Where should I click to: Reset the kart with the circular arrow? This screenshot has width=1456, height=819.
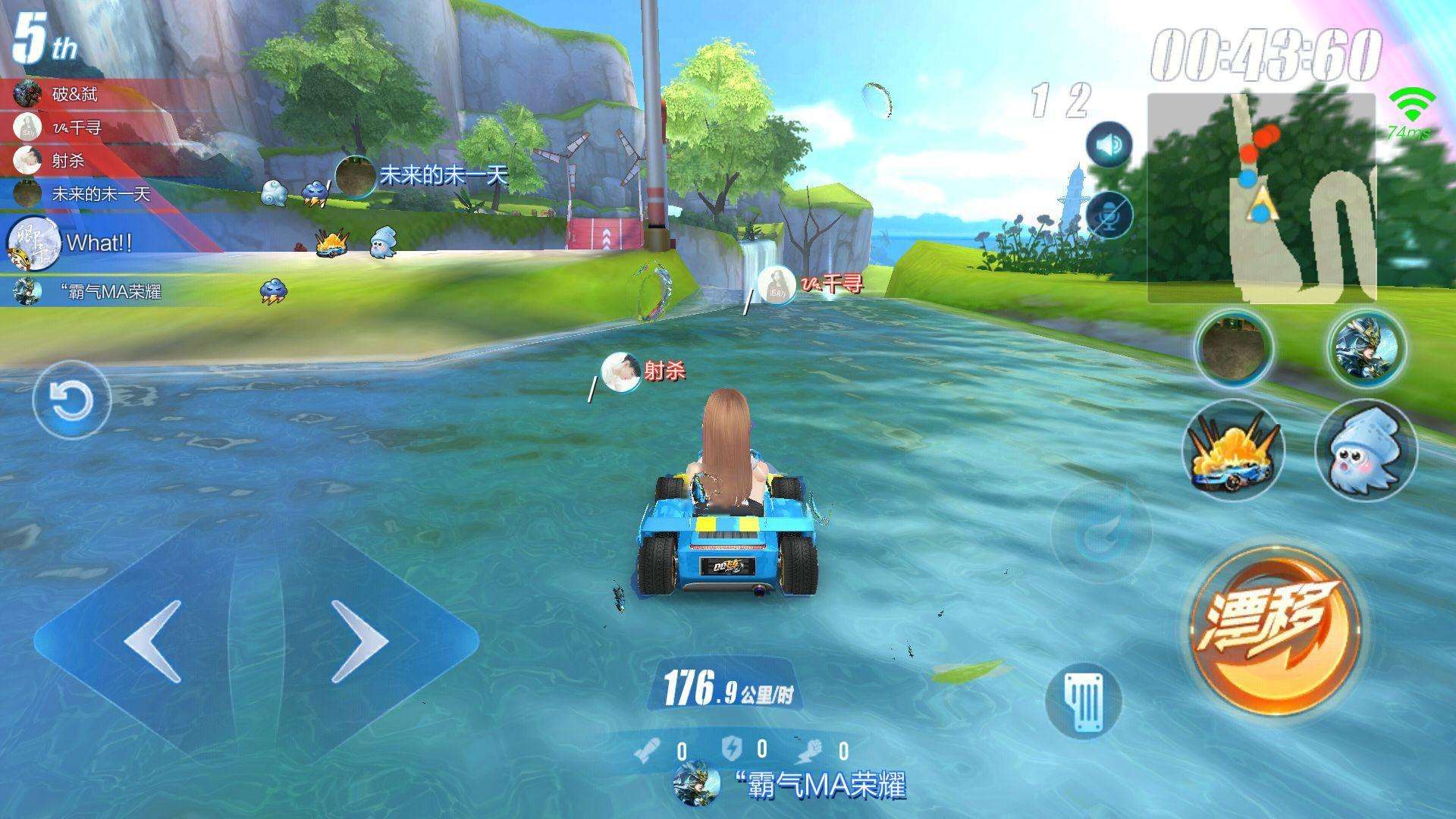pyautogui.click(x=72, y=399)
